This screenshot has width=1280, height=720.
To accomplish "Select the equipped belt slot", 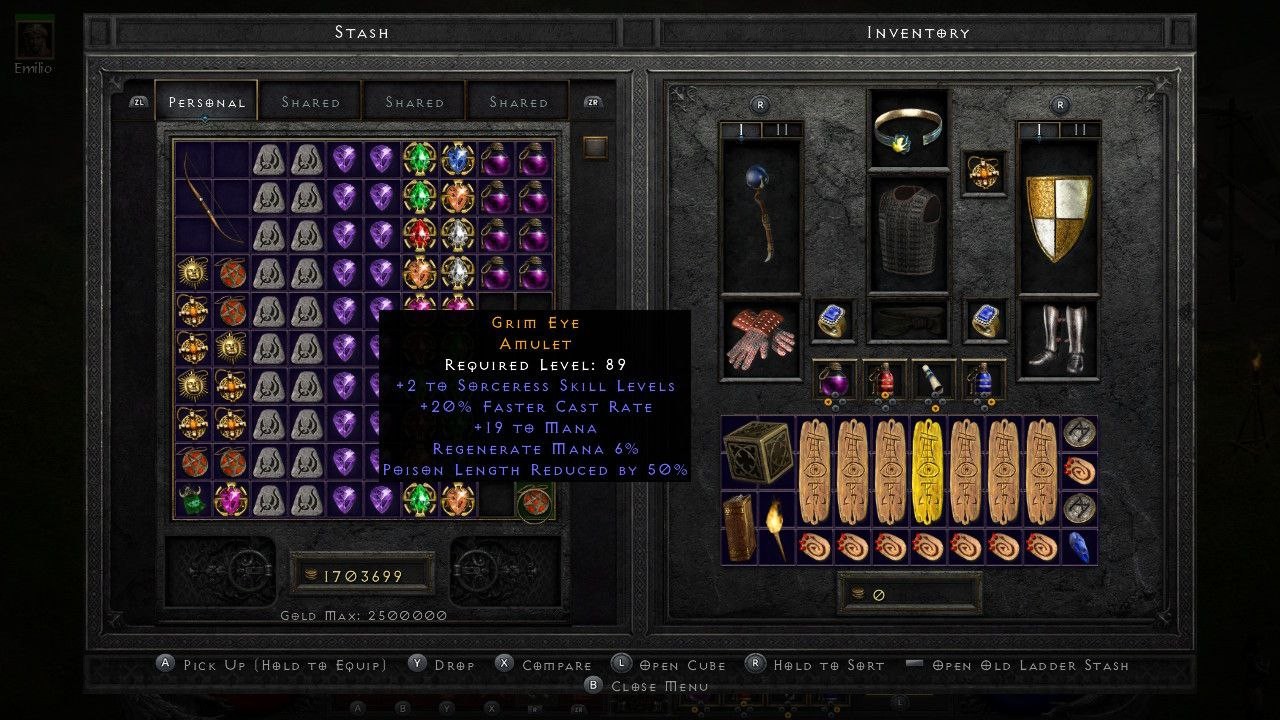I will pos(908,321).
